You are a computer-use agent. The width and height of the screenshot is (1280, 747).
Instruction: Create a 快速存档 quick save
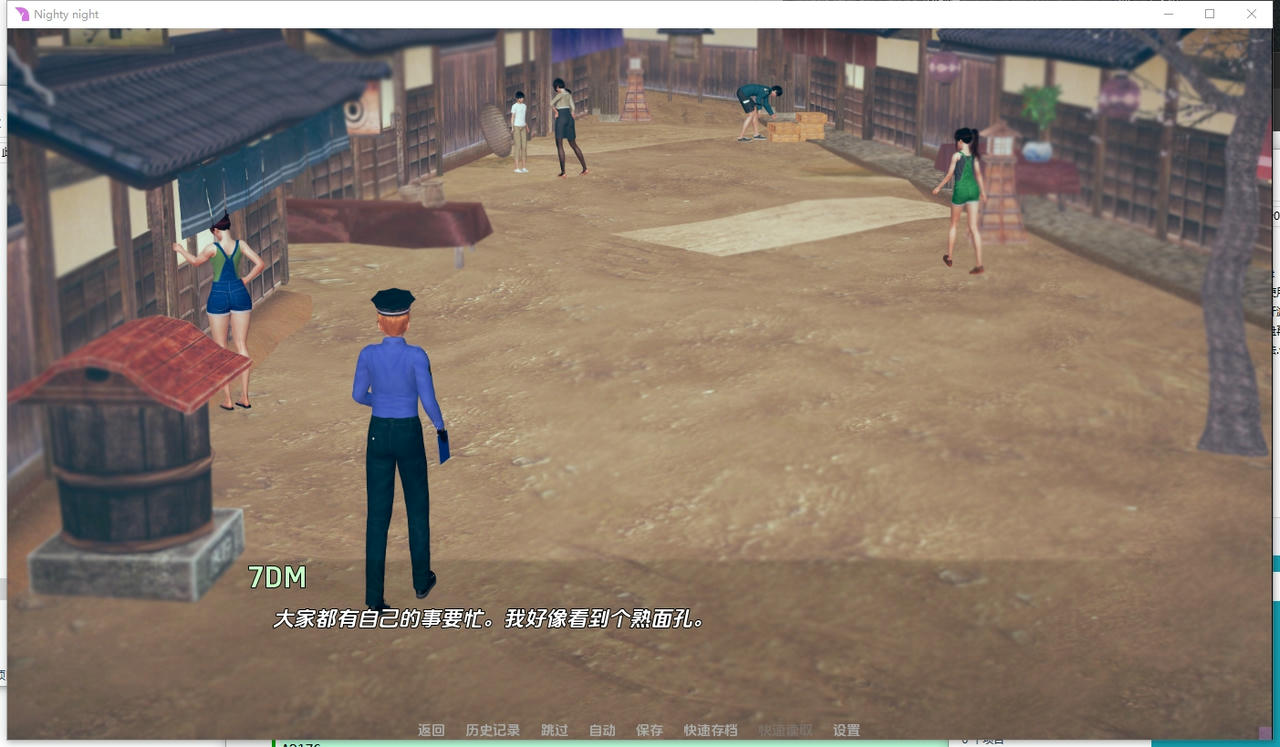click(710, 730)
